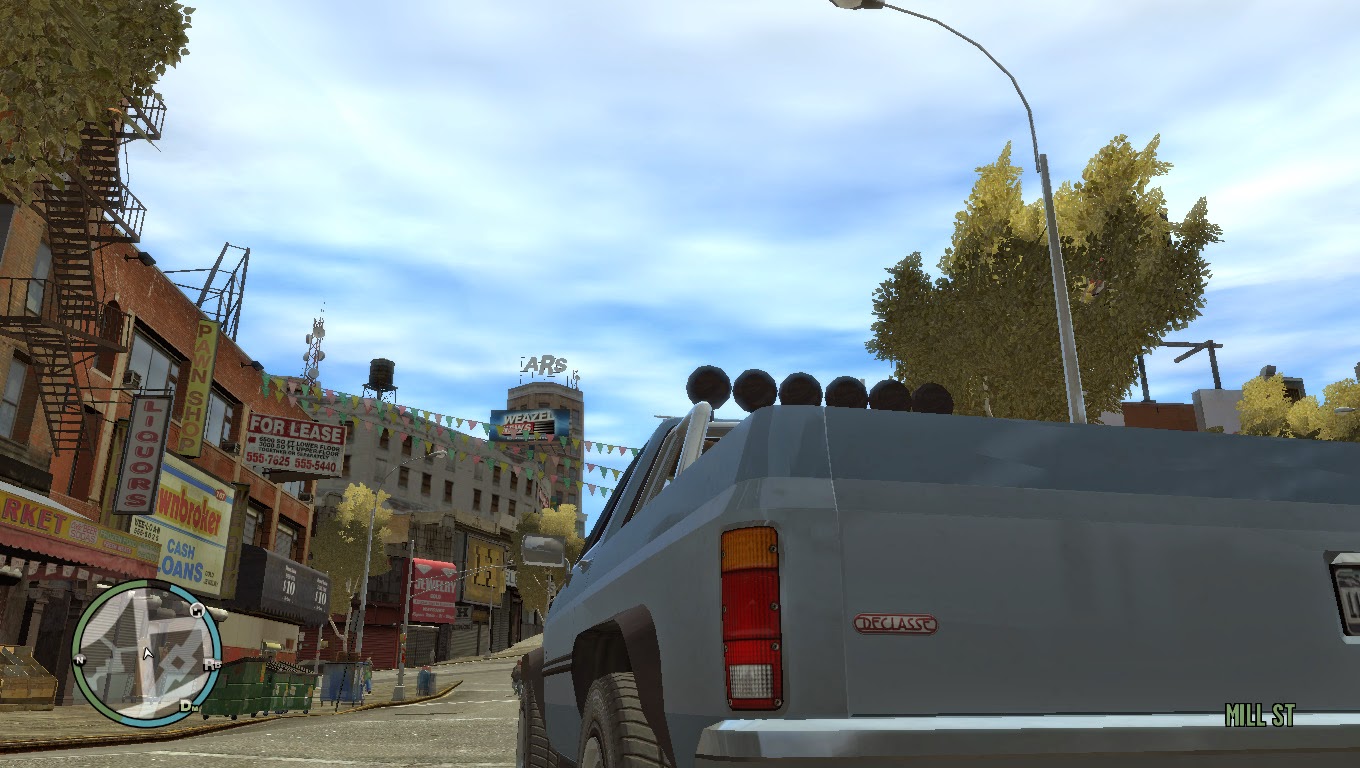This screenshot has height=768, width=1360.
Task: Click the RB indicator on the minimap edge
Action: point(211,663)
